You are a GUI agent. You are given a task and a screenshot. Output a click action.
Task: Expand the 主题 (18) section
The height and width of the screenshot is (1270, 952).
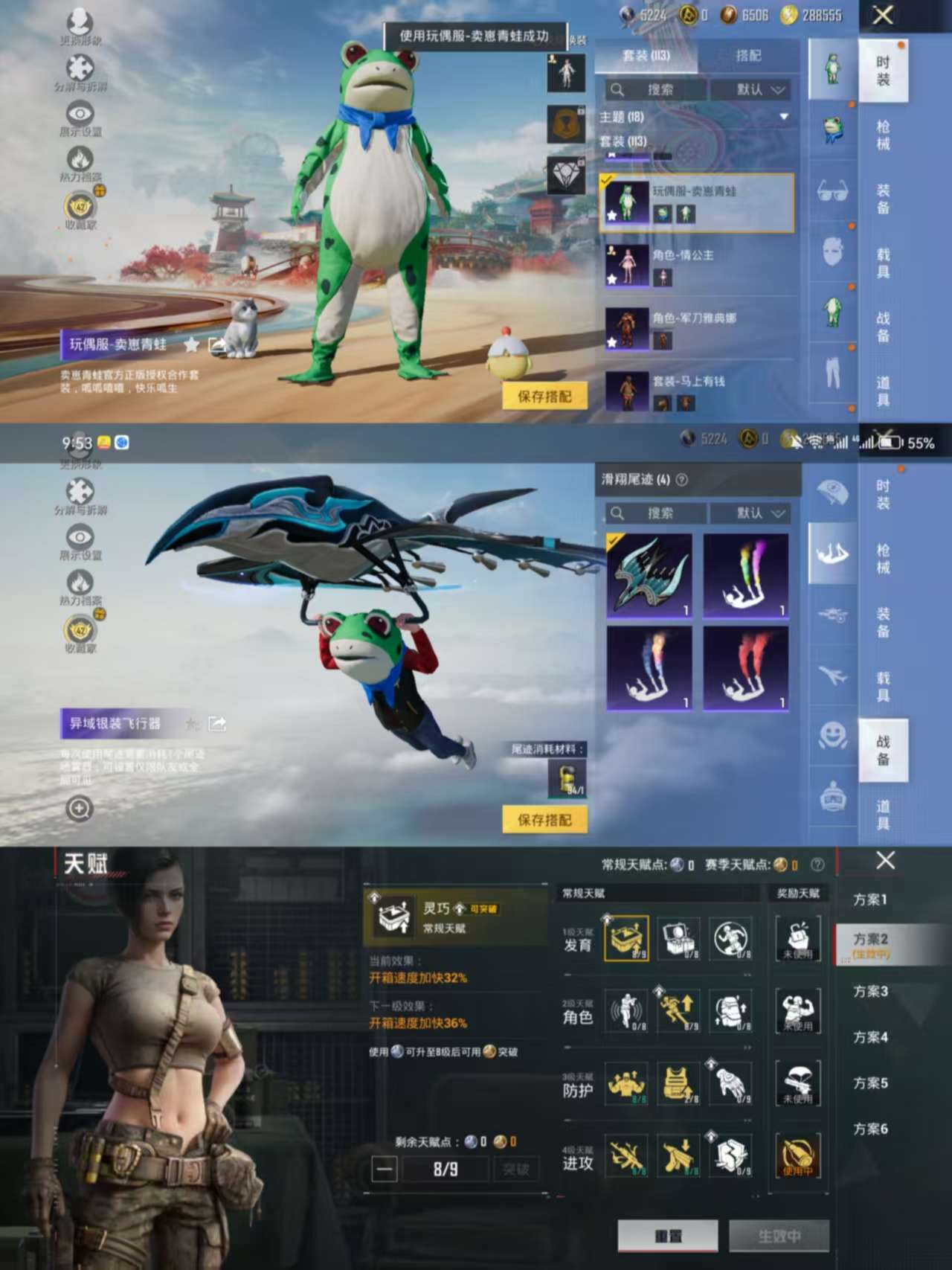click(x=783, y=117)
